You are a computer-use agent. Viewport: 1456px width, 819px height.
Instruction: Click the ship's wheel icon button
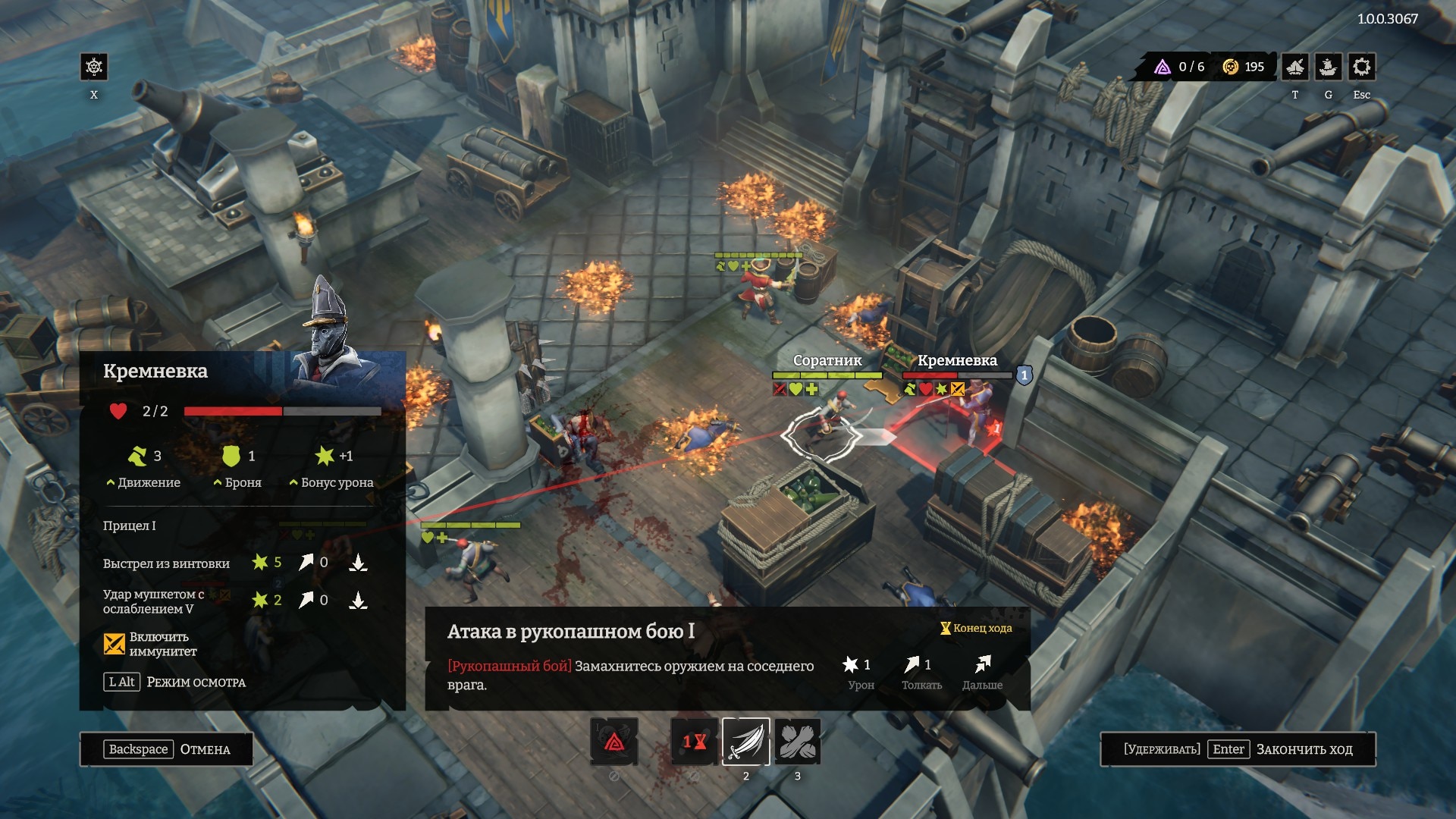[94, 67]
